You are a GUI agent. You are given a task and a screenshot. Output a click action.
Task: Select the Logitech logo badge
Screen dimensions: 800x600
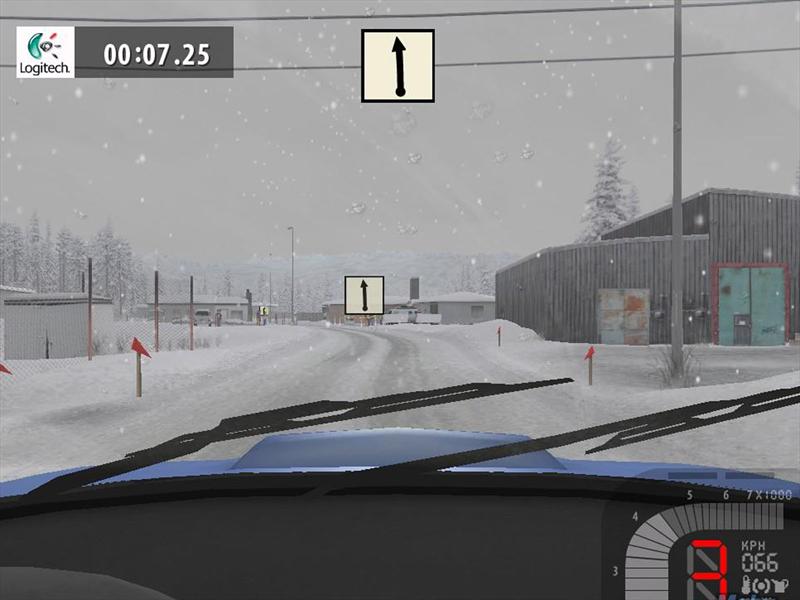45,52
